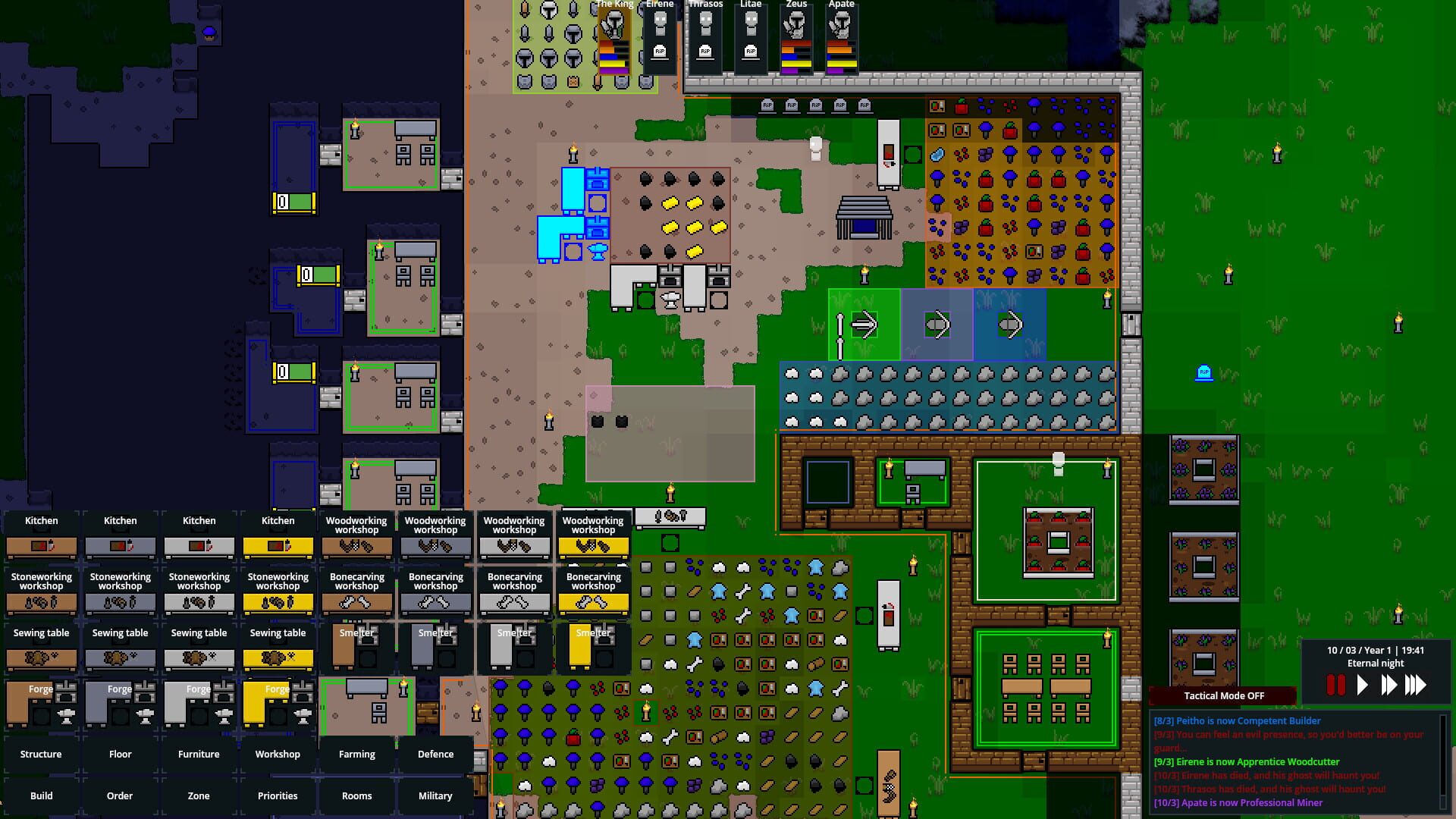Select a Smelter to place
Image resolution: width=1456 pixels, height=819 pixels.
tap(356, 648)
